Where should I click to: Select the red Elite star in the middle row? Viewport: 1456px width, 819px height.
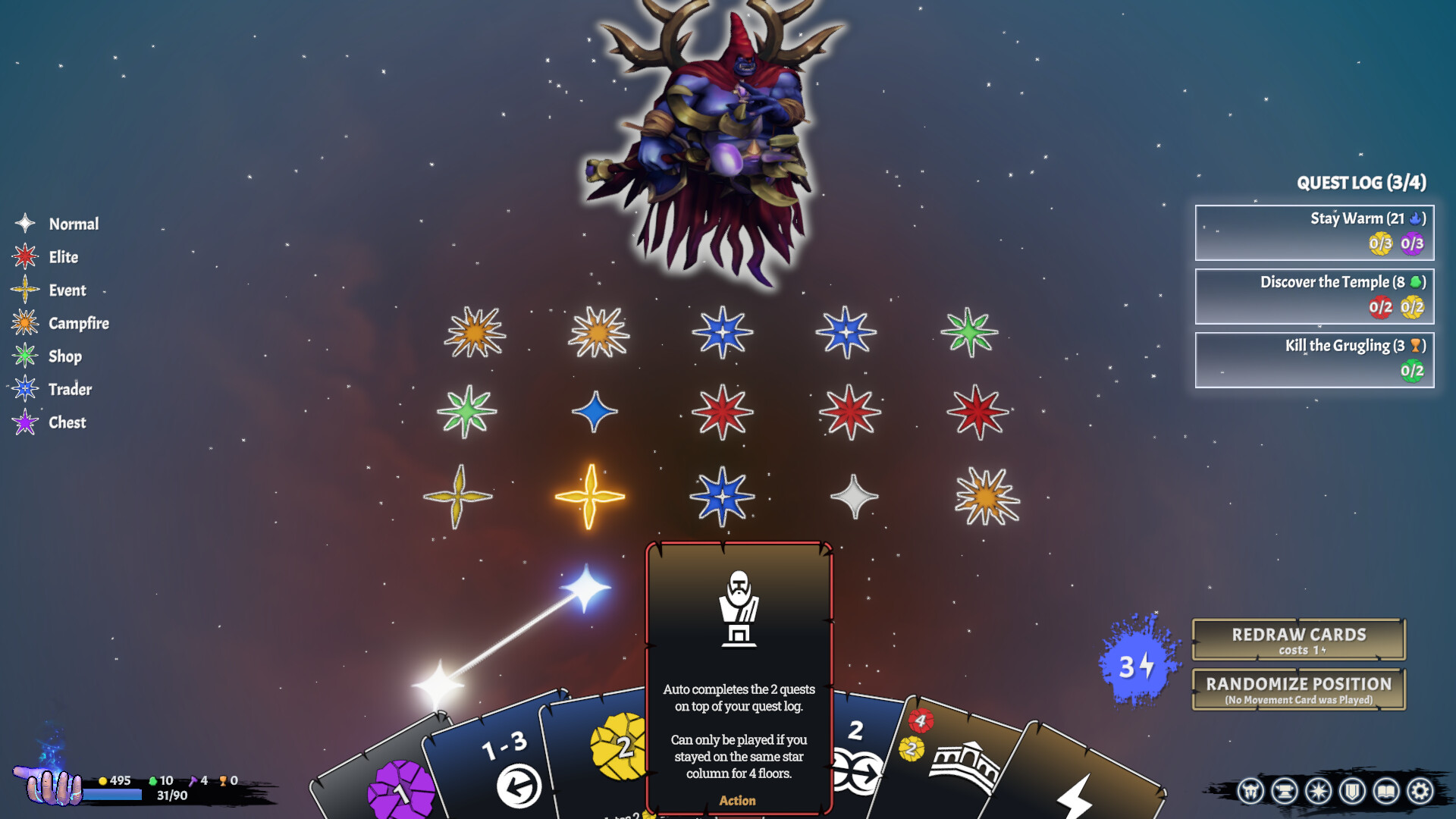(x=724, y=413)
